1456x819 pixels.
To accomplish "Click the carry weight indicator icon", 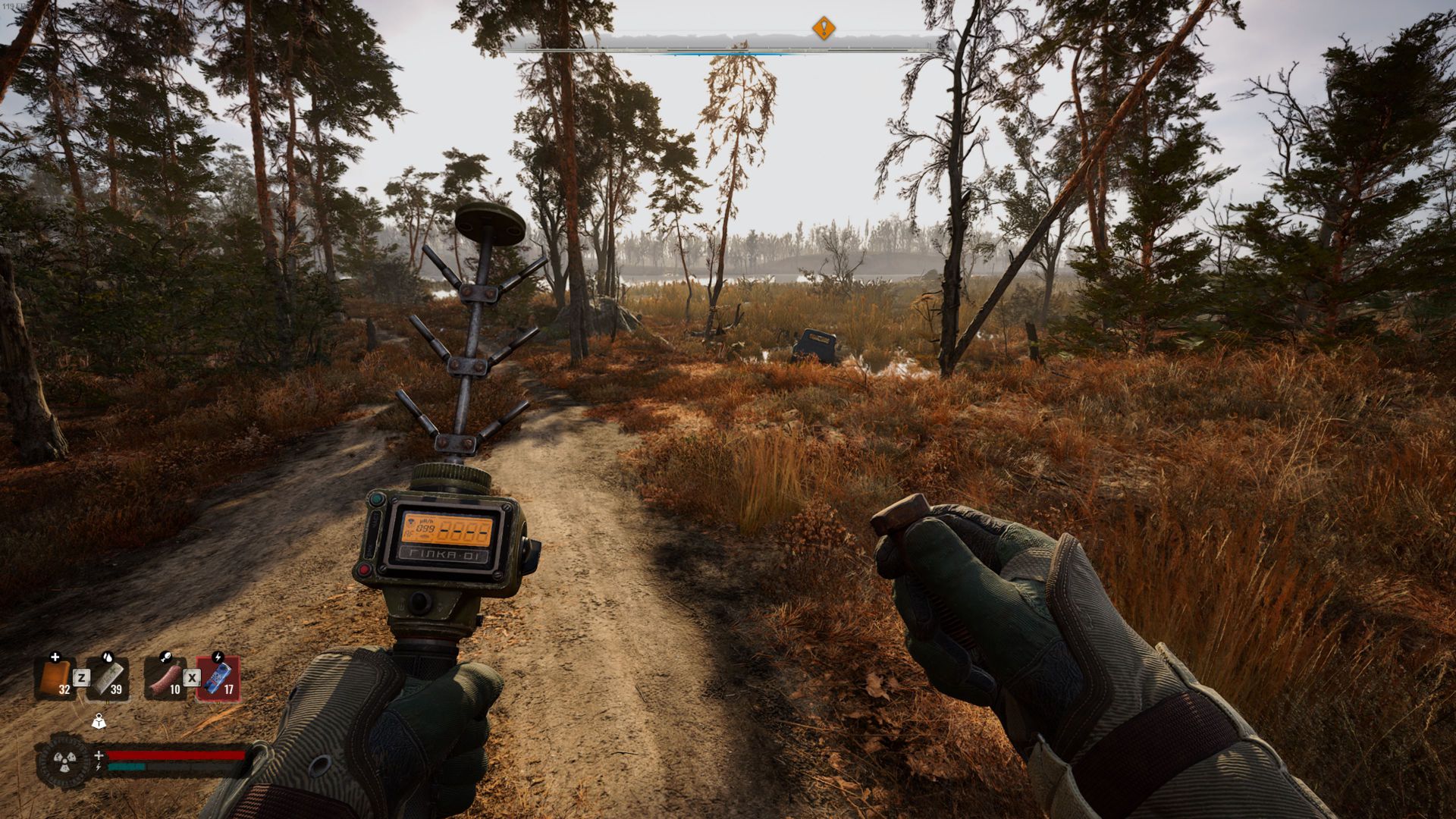I will 99,721.
